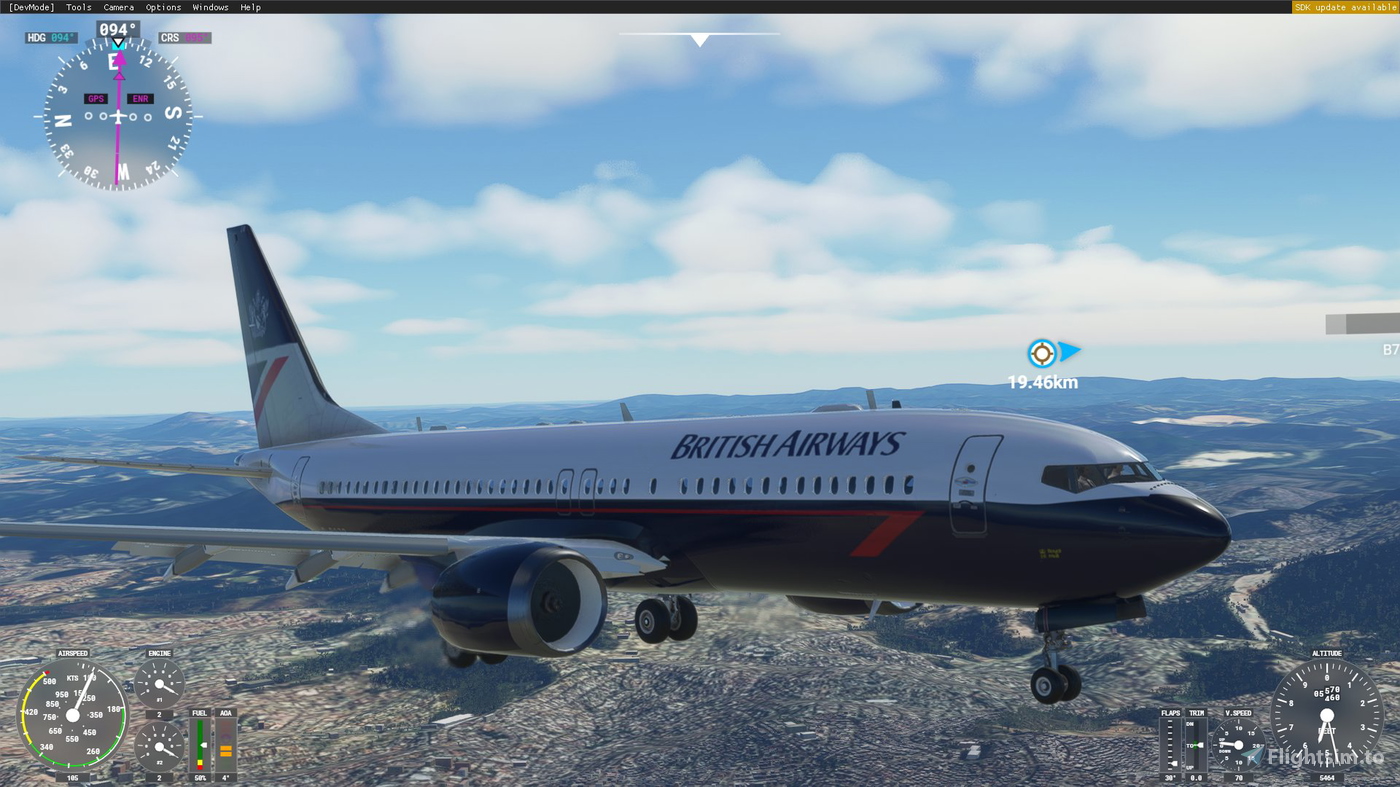
Task: Click the waypoint marker icon above the fuselage
Action: [x=1040, y=352]
